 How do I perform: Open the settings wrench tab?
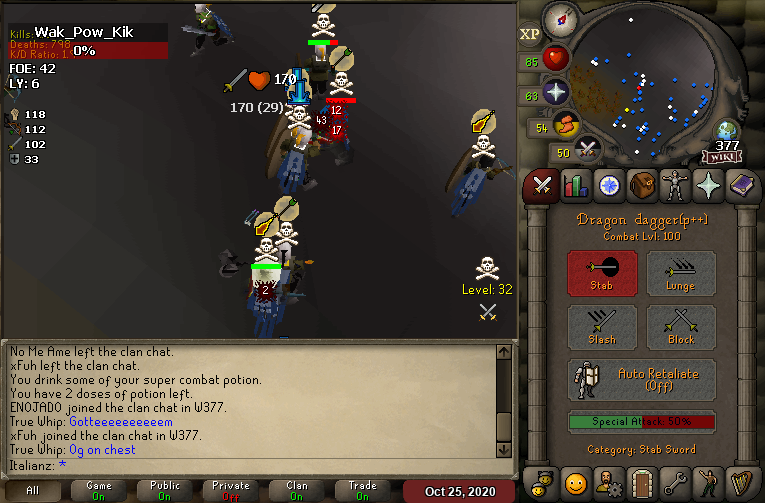(x=676, y=482)
